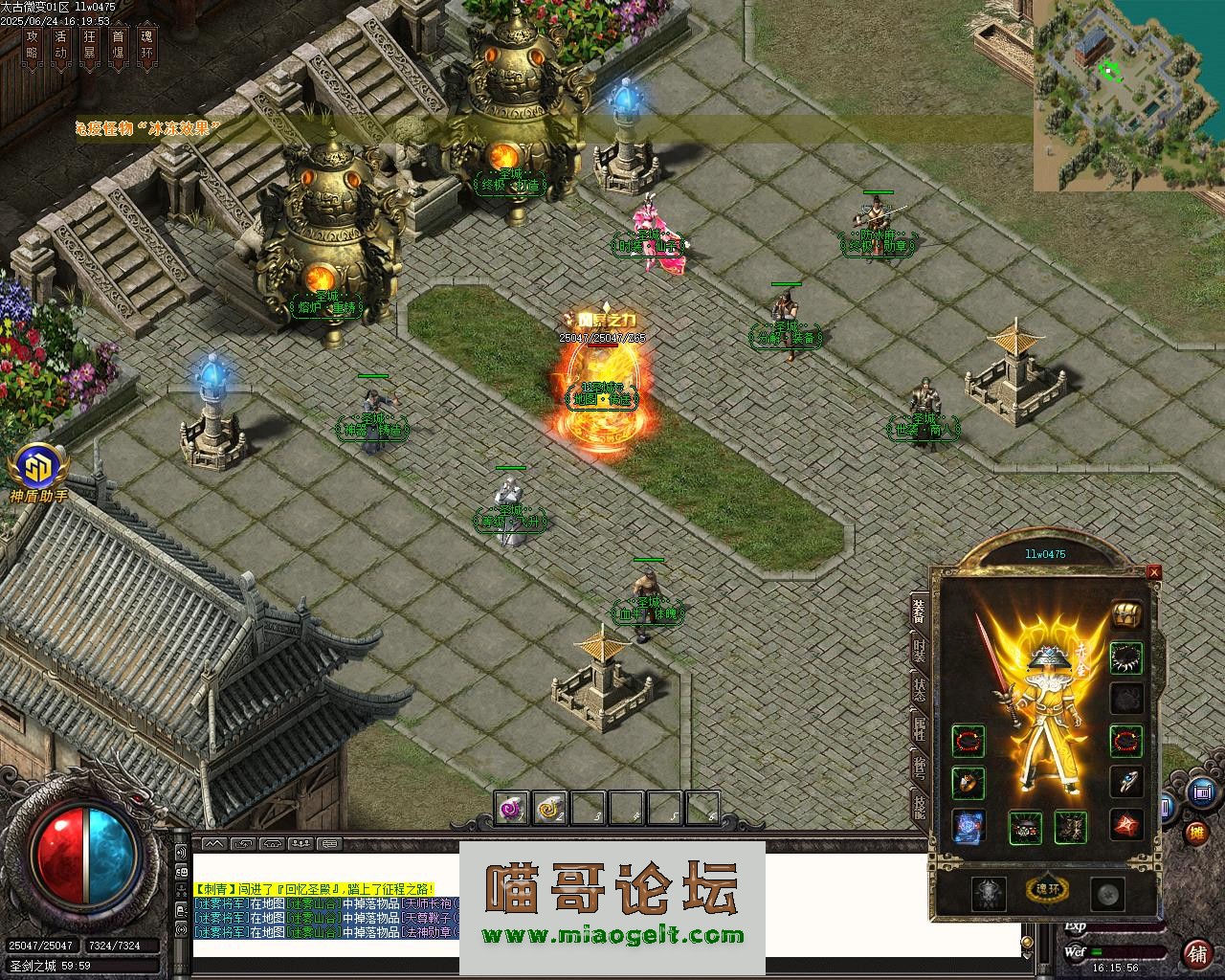Close the character equipment panel
The width and height of the screenshot is (1225, 980).
tap(1153, 572)
